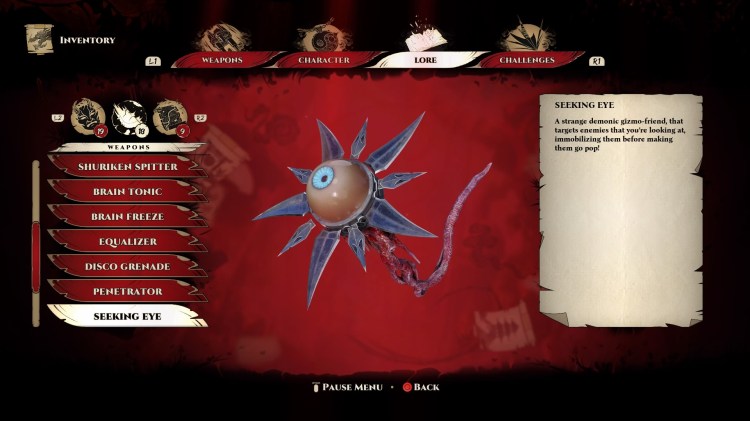Screen dimensions: 750x421
Task: Open the Pause Menu
Action: [x=346, y=387]
